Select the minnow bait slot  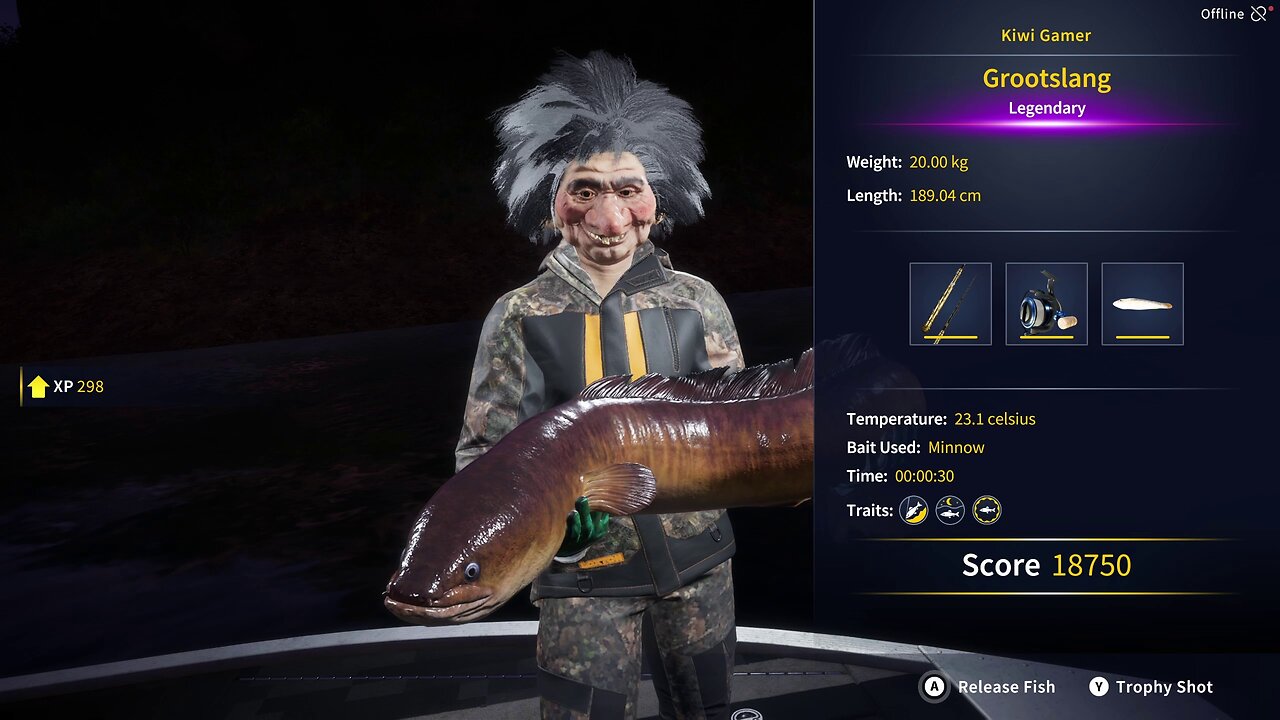pyautogui.click(x=1142, y=304)
